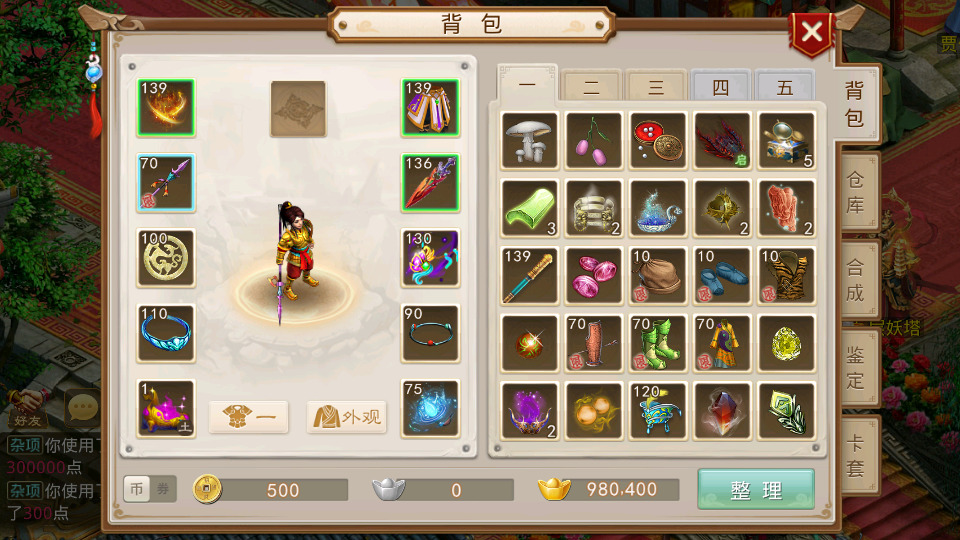Screen dimensions: 960x540
Task: Select the level 70 green boots
Action: point(658,344)
